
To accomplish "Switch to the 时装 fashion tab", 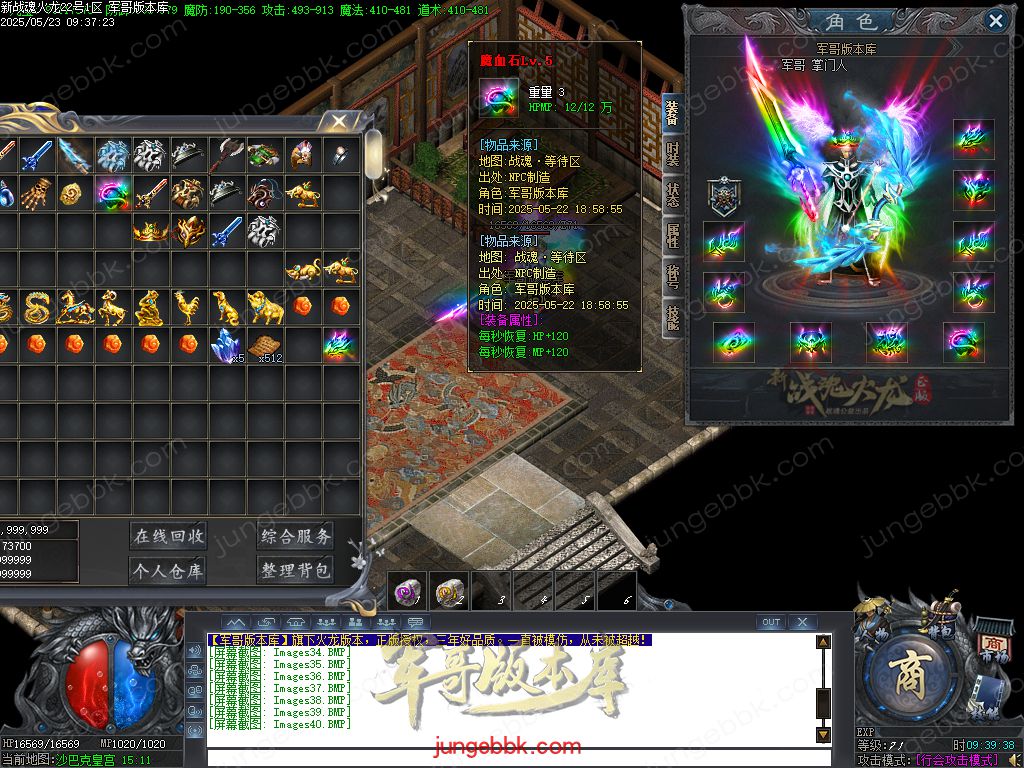I will pos(673,154).
